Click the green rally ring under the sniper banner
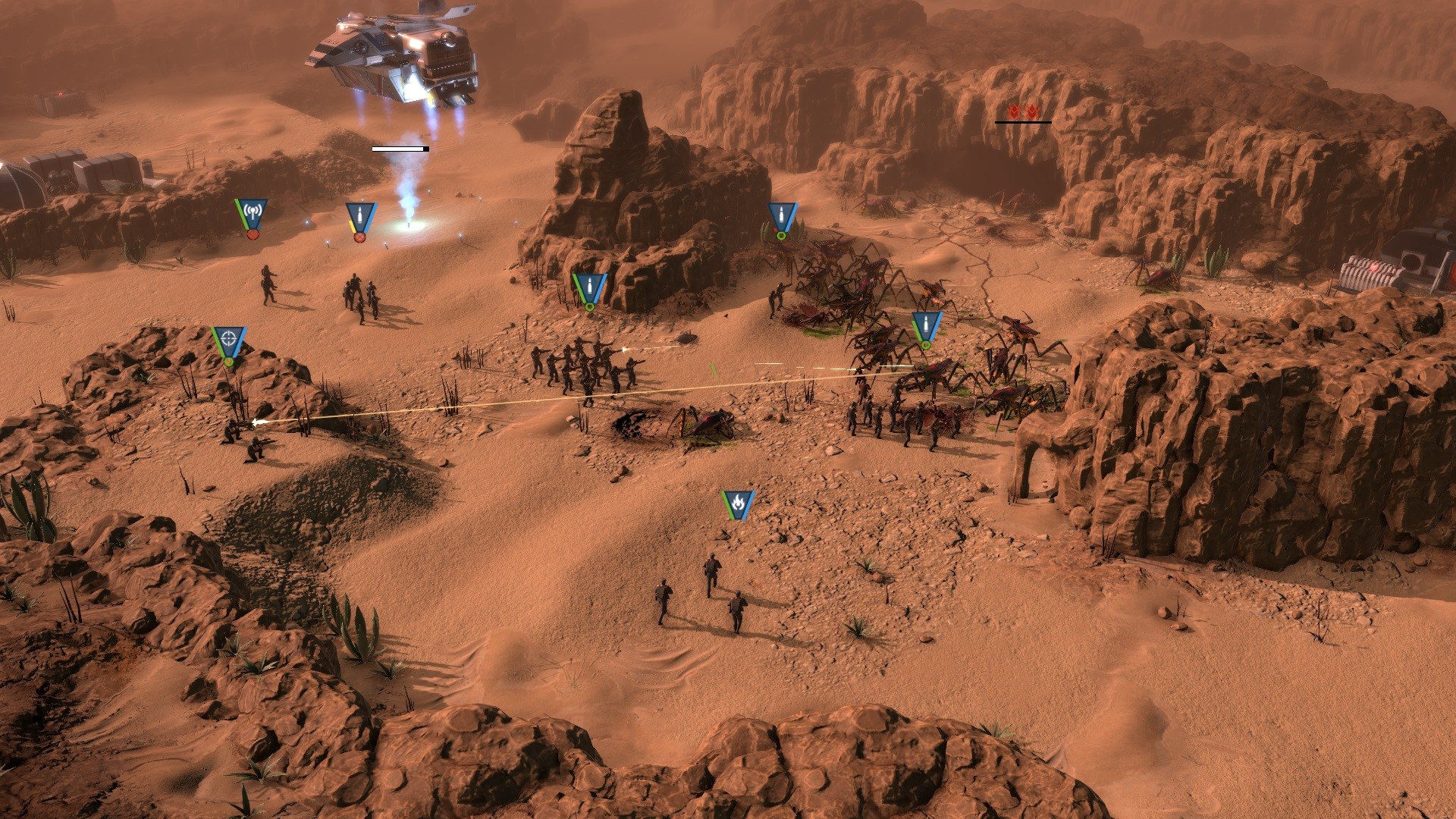This screenshot has height=819, width=1456. tap(227, 364)
